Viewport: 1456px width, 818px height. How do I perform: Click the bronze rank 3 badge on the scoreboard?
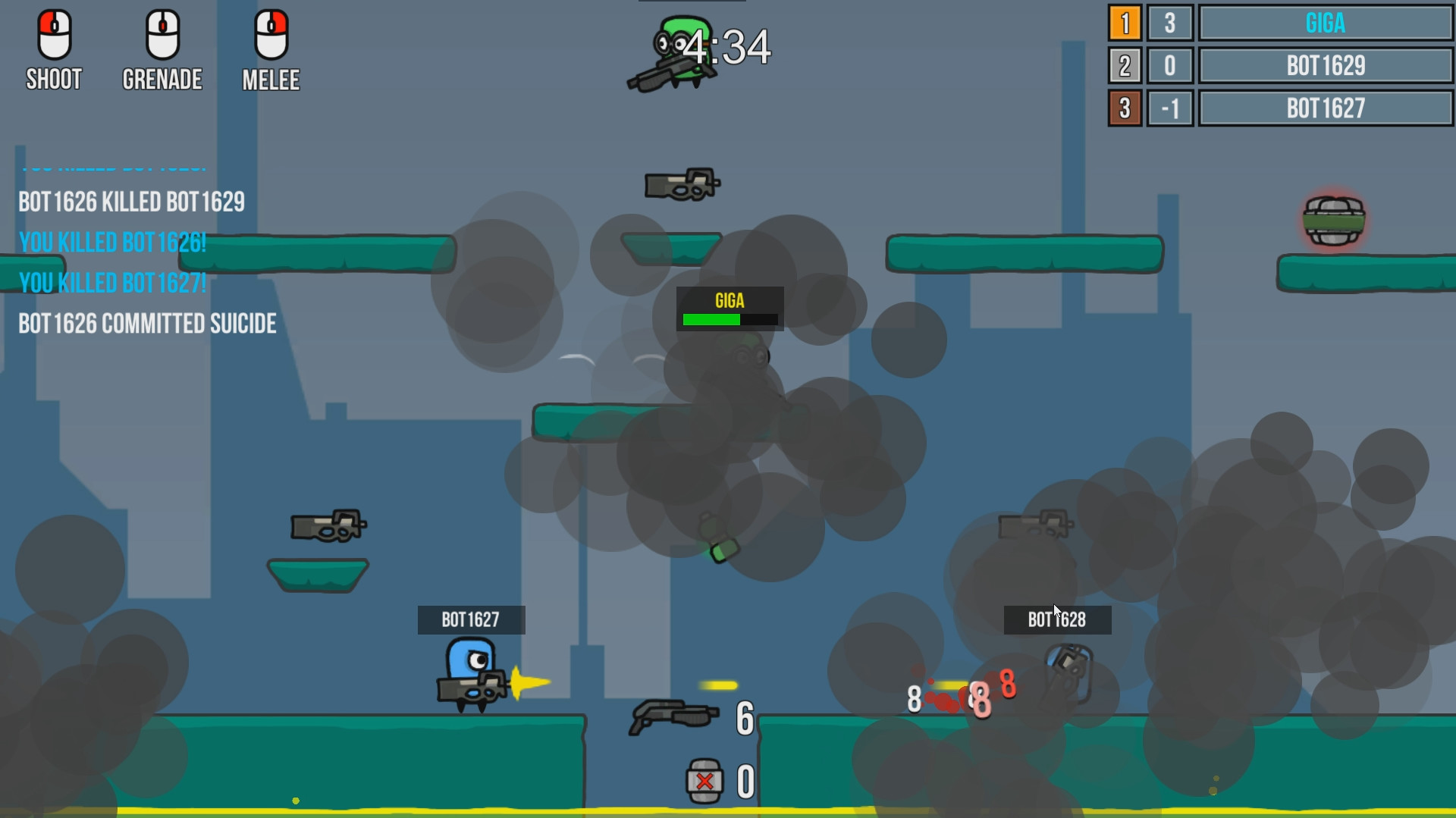point(1125,108)
